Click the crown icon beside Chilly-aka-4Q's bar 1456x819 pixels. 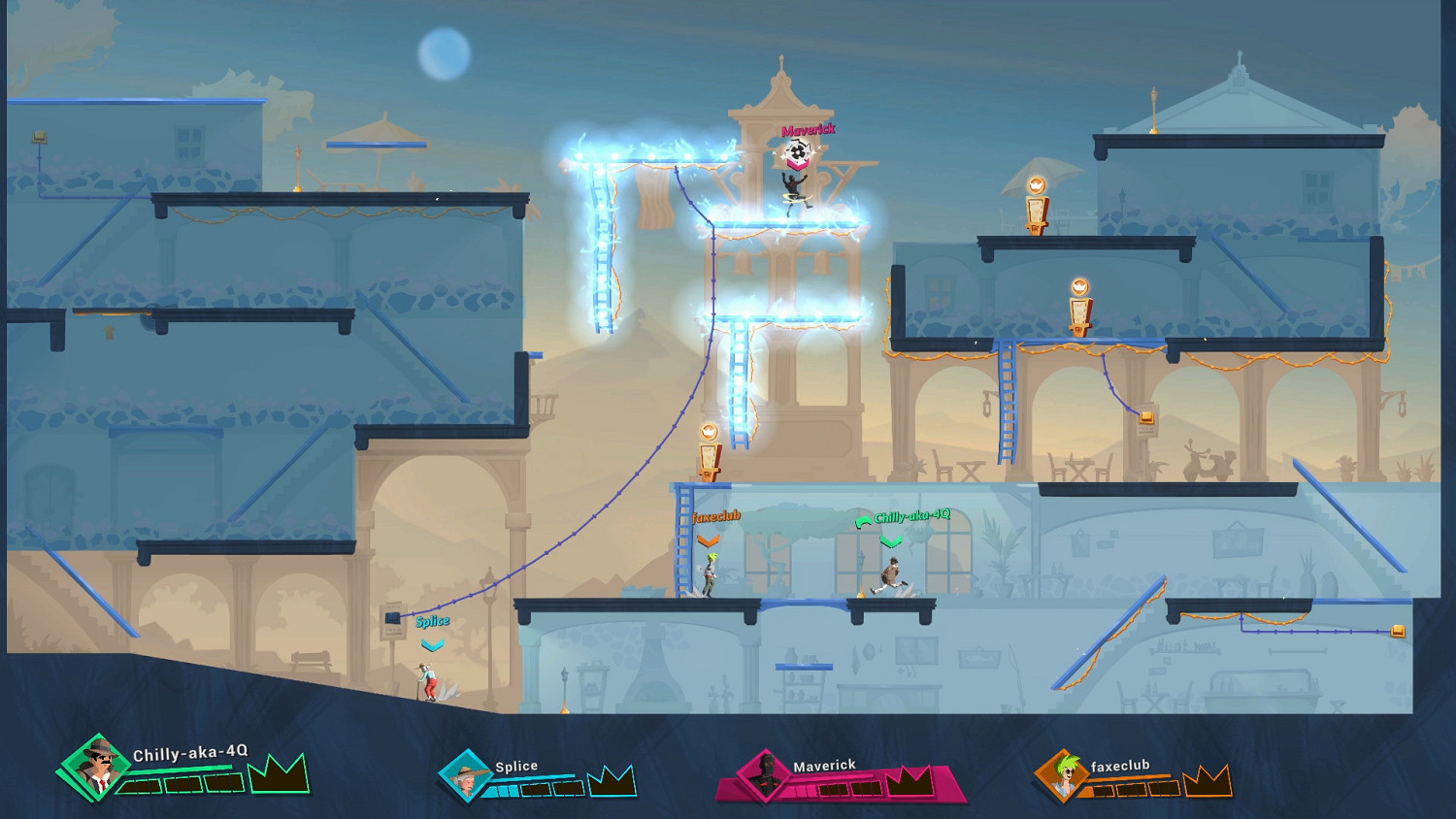pyautogui.click(x=276, y=776)
